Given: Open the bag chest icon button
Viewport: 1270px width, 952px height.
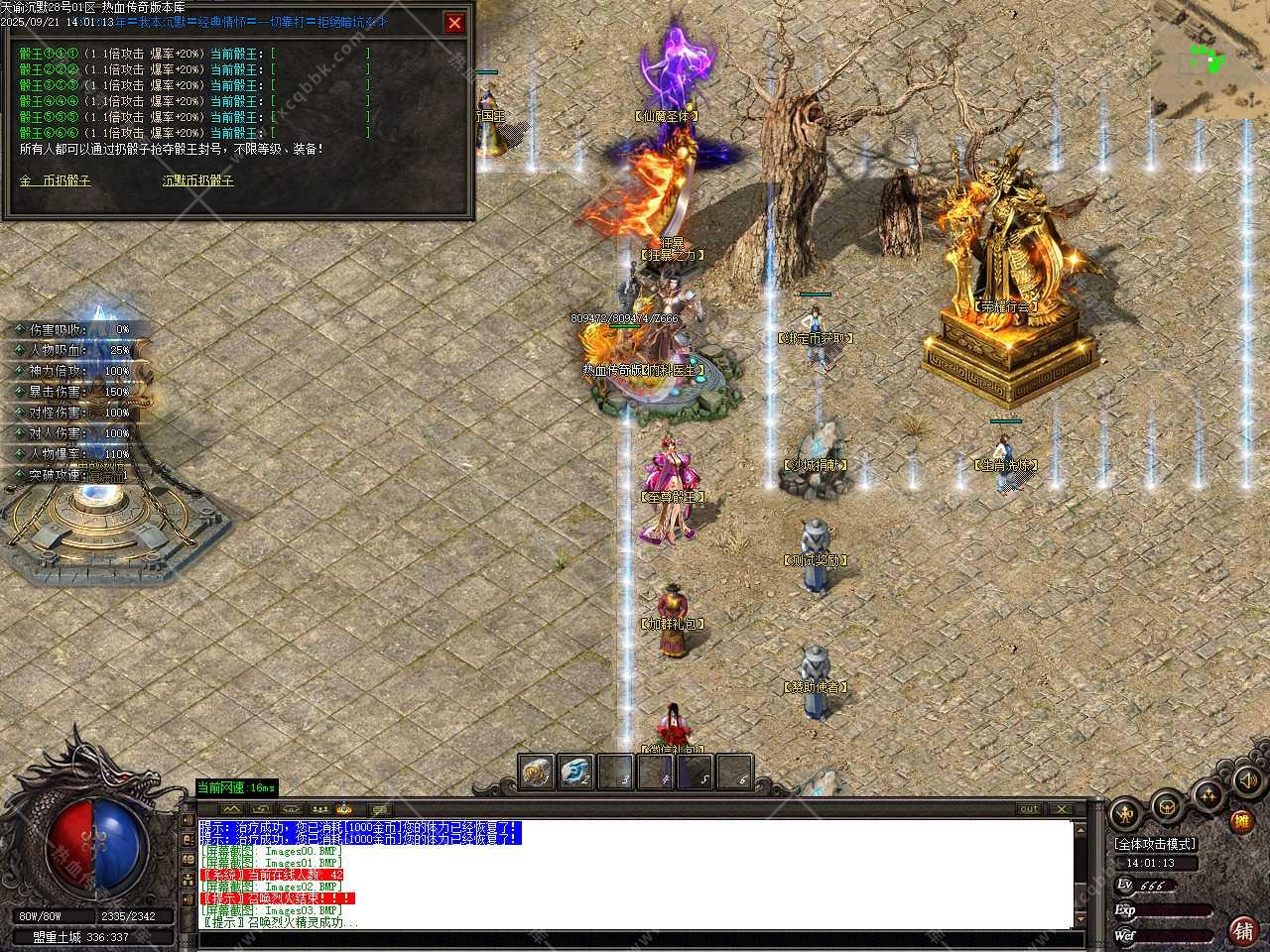Looking at the screenshot, I should click(x=1167, y=806).
